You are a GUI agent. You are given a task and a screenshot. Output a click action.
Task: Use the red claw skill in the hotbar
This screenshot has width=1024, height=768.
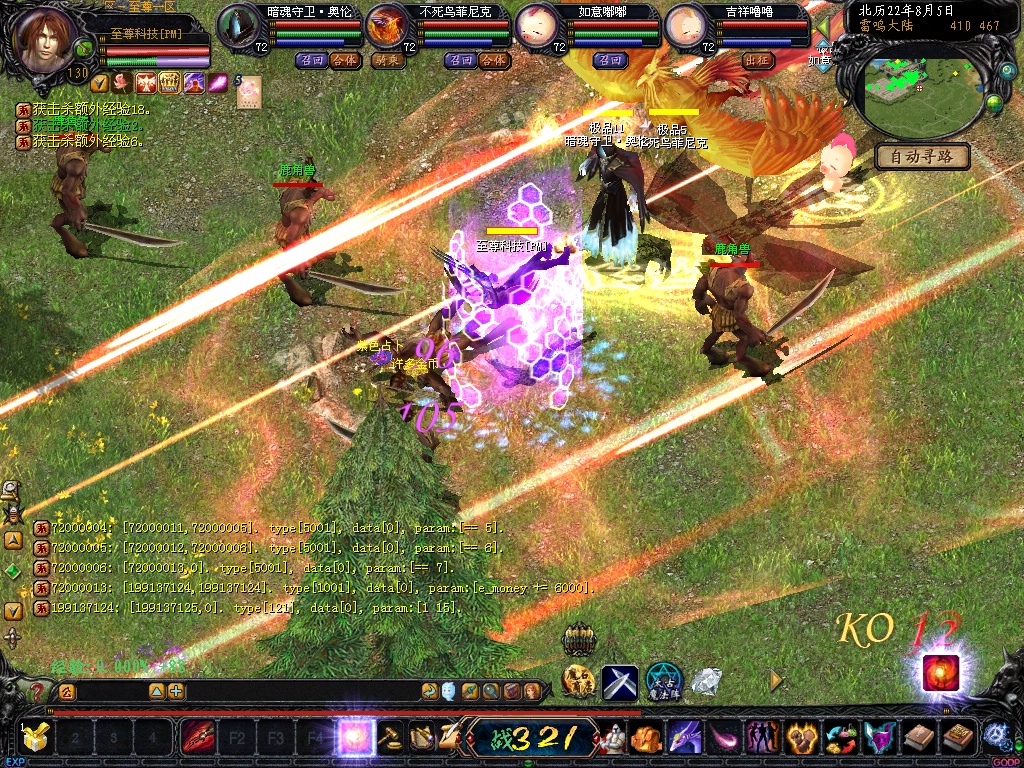[198, 738]
